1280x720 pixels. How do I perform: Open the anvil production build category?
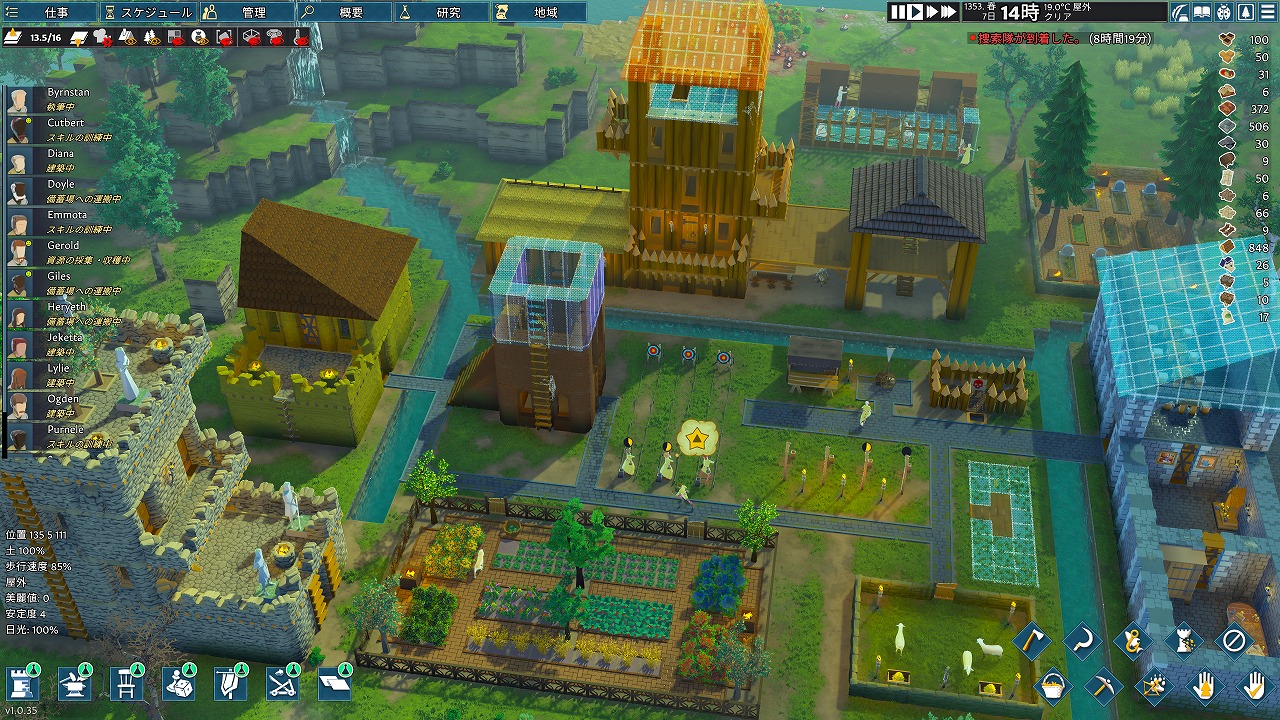(x=74, y=685)
